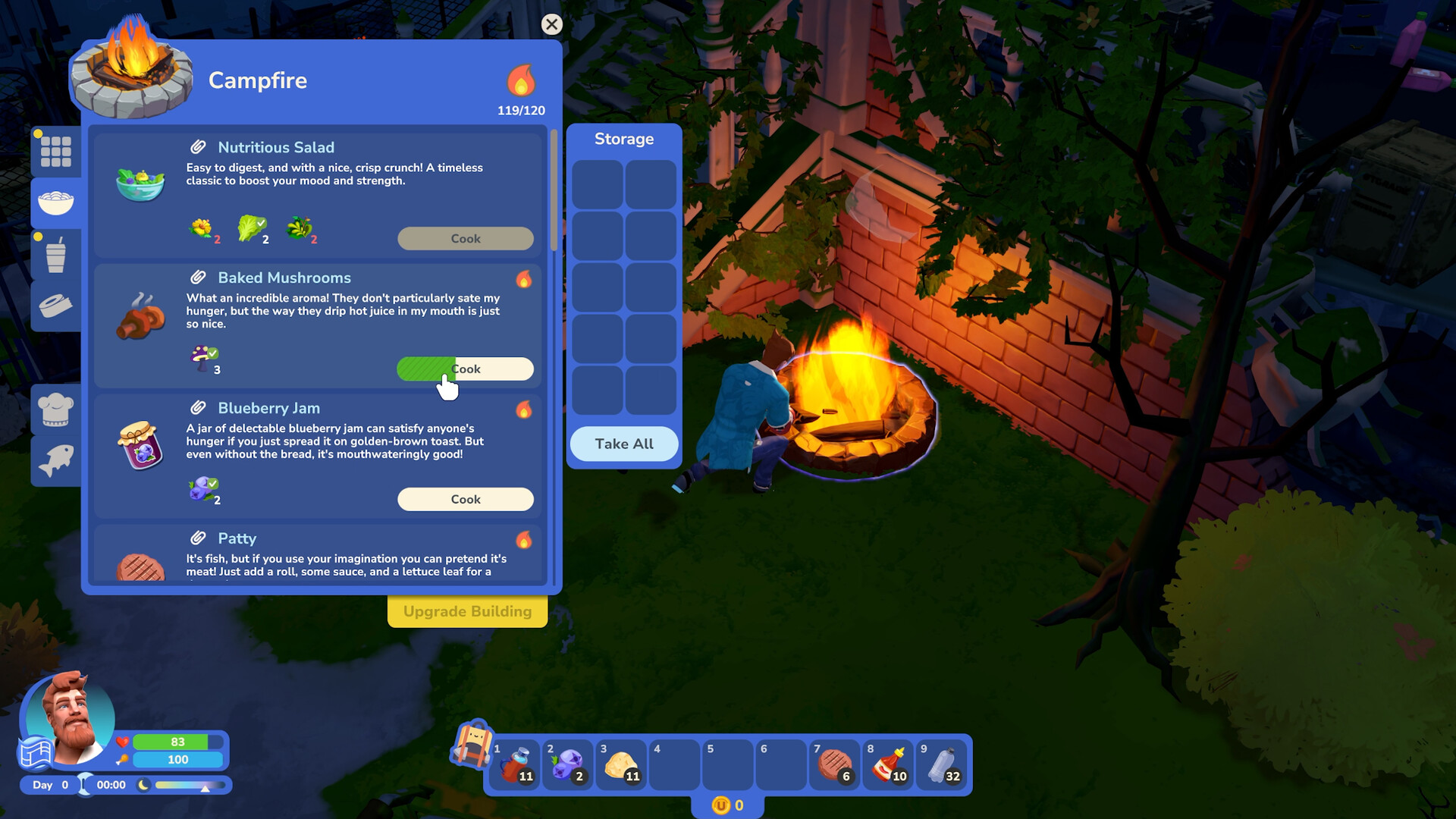Open the Blueberry Jam jar icon
This screenshot has width=1456, height=819.
point(141,447)
